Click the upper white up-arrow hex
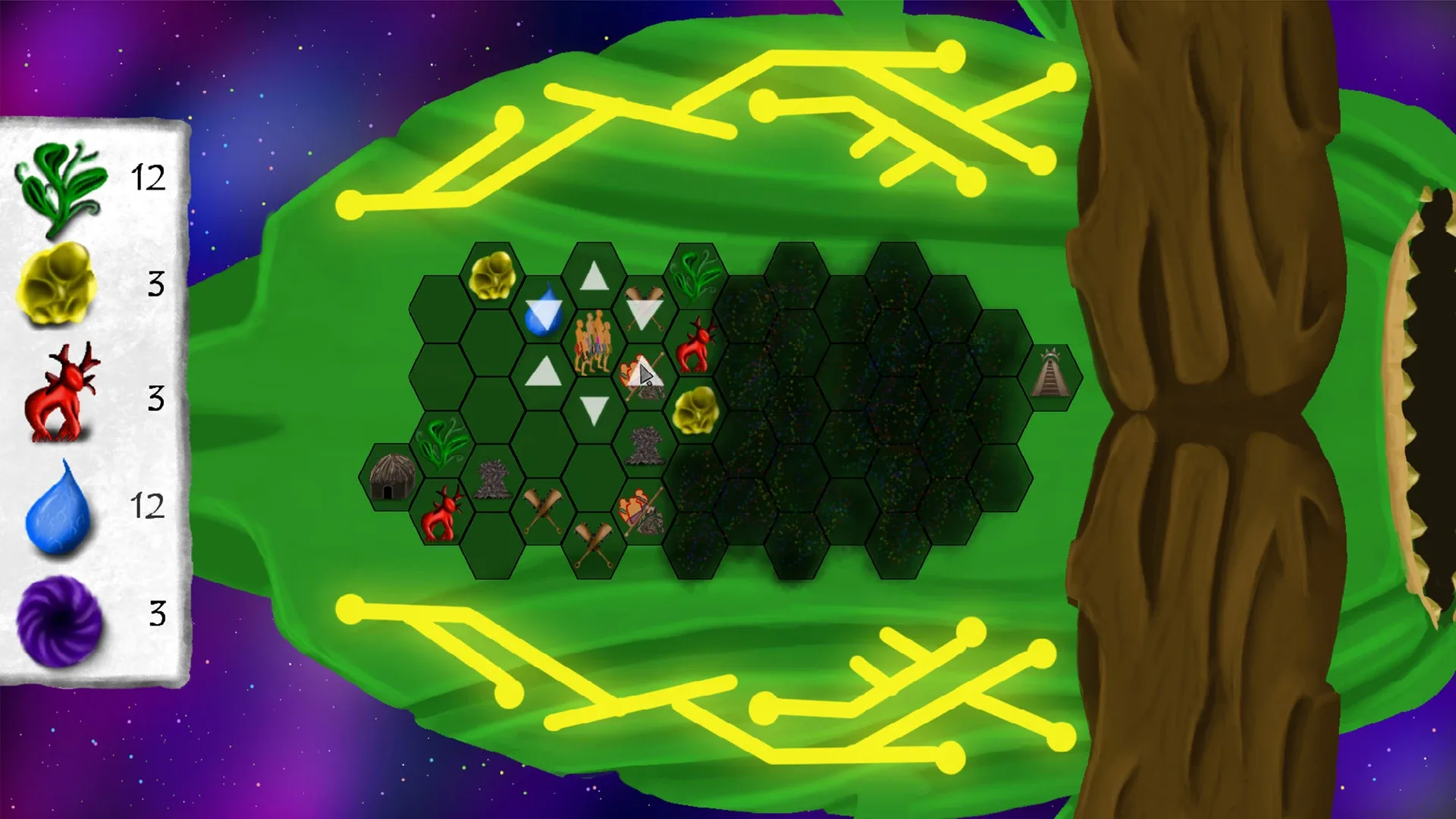 coord(593,275)
